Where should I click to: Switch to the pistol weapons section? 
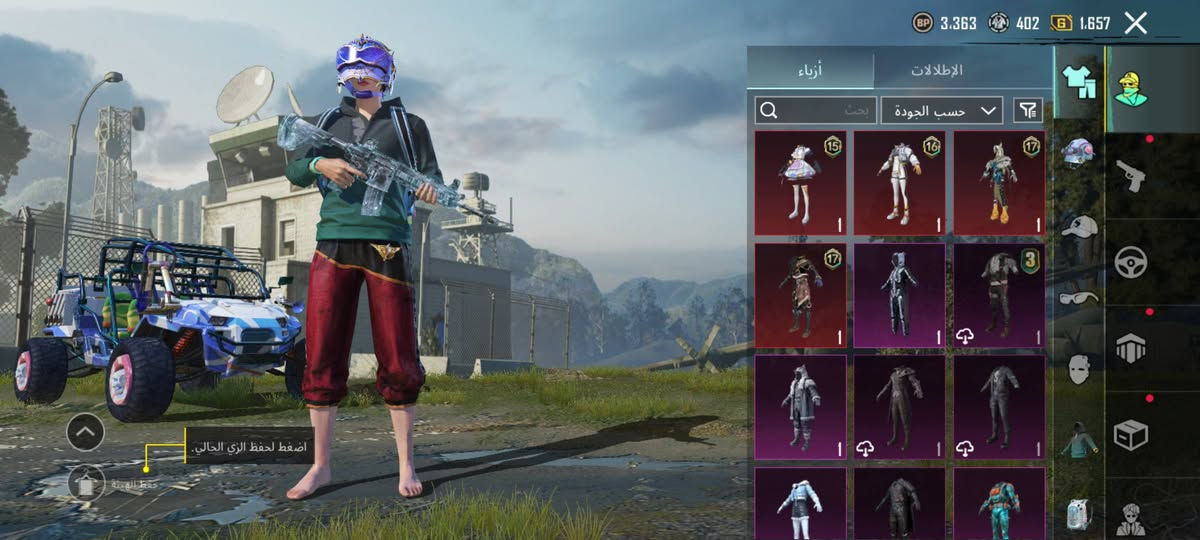tap(1130, 176)
